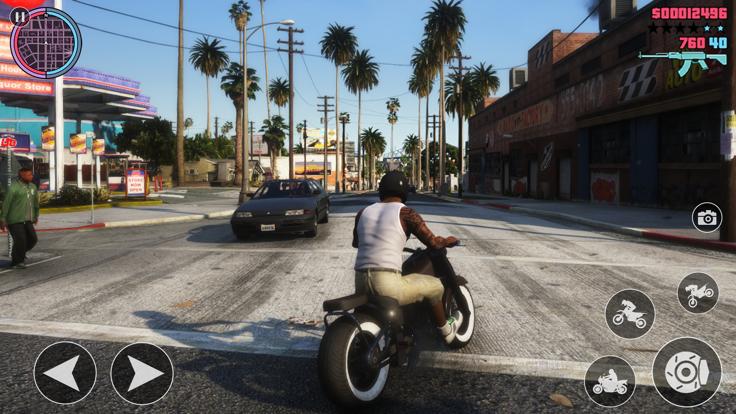This screenshot has width=736, height=414.
Task: Steer right with the right arrow button
Action: (x=142, y=373)
